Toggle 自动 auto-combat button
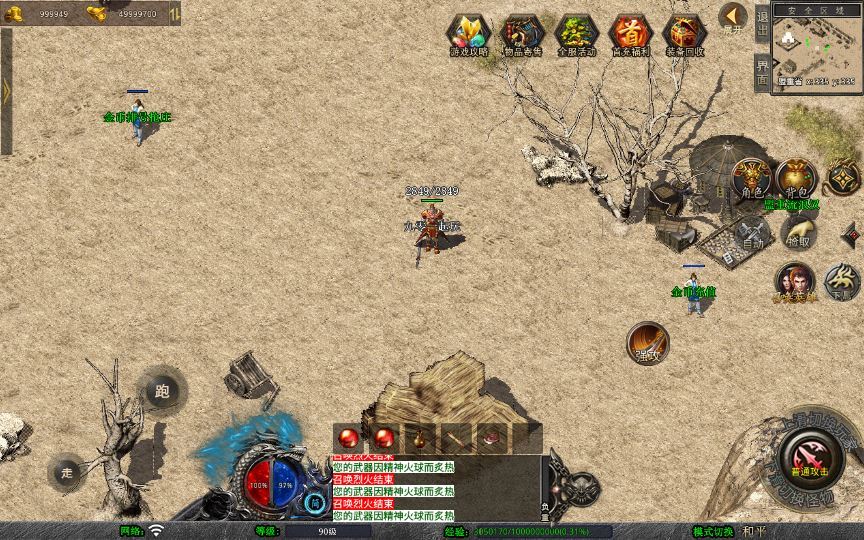The height and width of the screenshot is (540, 864). coord(751,234)
